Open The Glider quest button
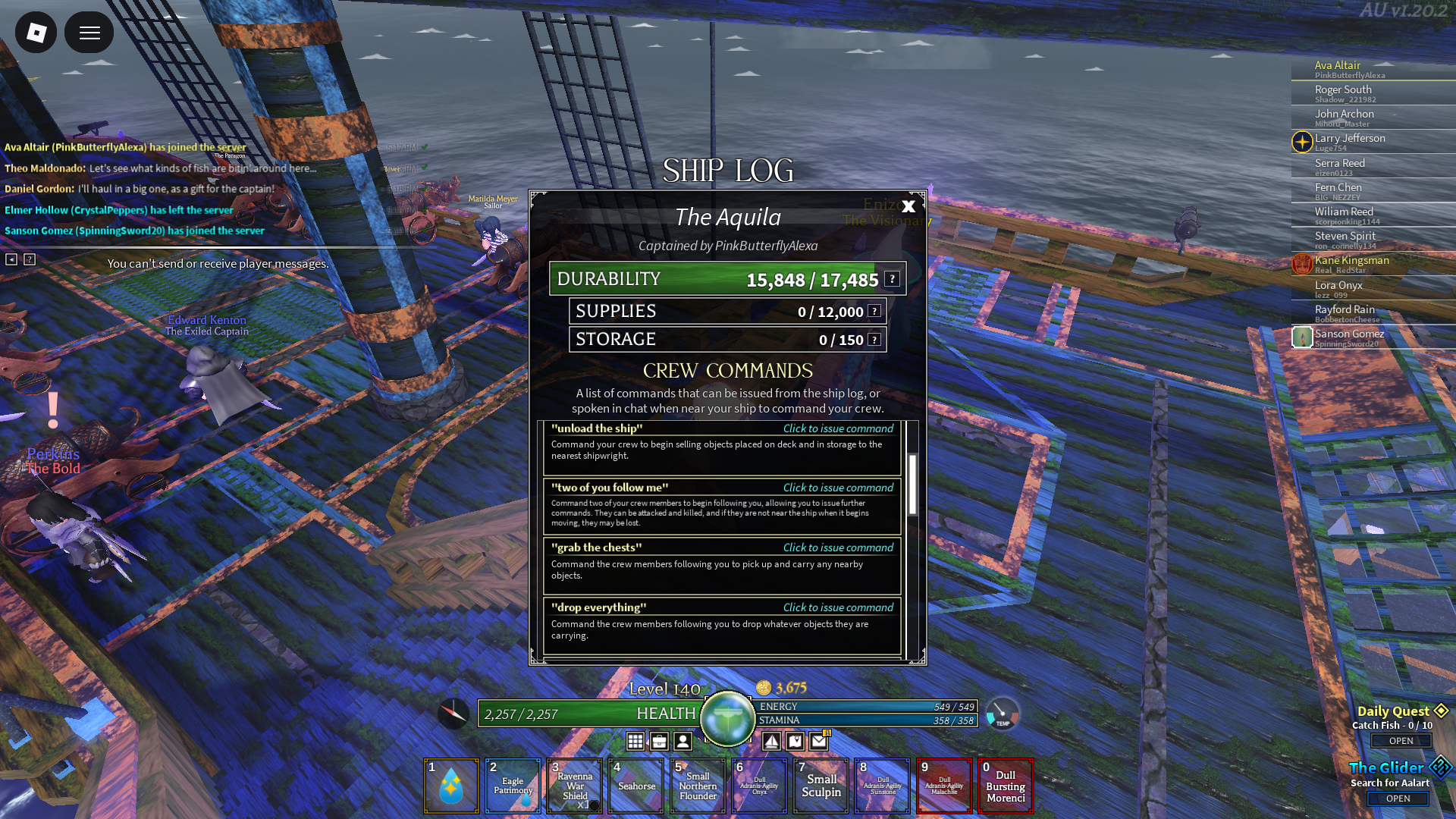 pyautogui.click(x=1398, y=799)
